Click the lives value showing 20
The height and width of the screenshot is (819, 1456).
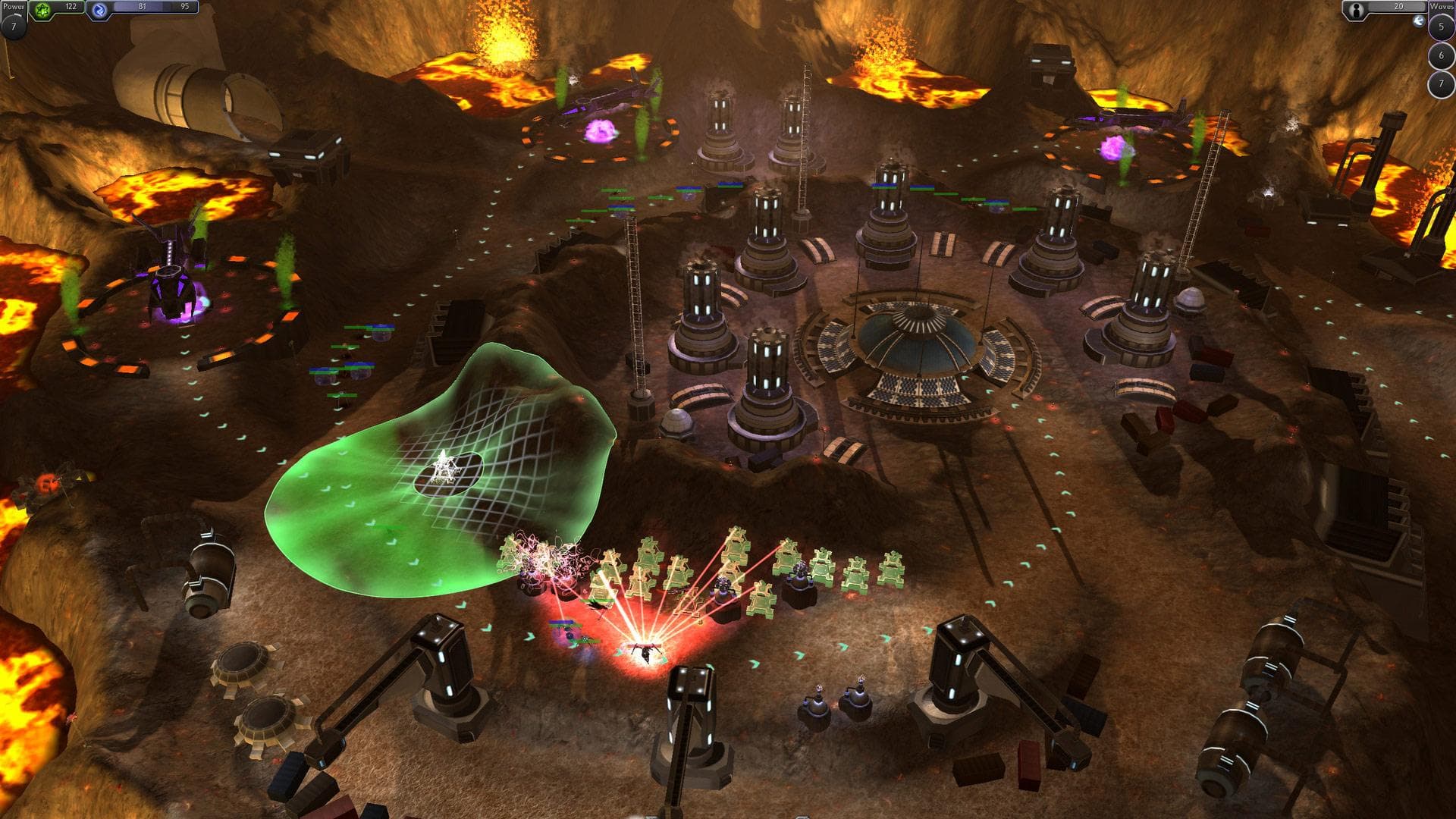[x=1398, y=7]
